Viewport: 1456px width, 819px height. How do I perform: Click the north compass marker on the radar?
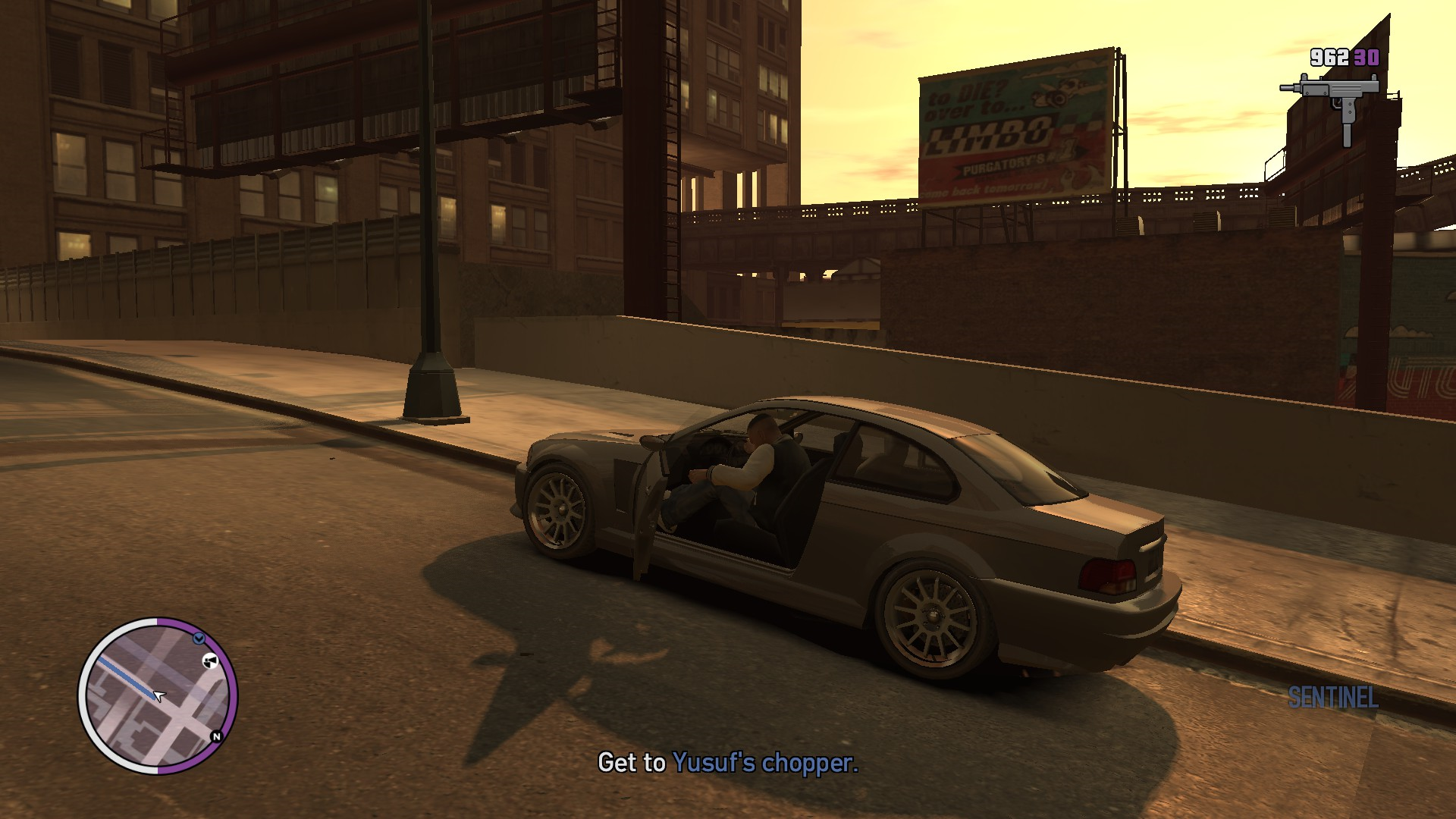[216, 736]
